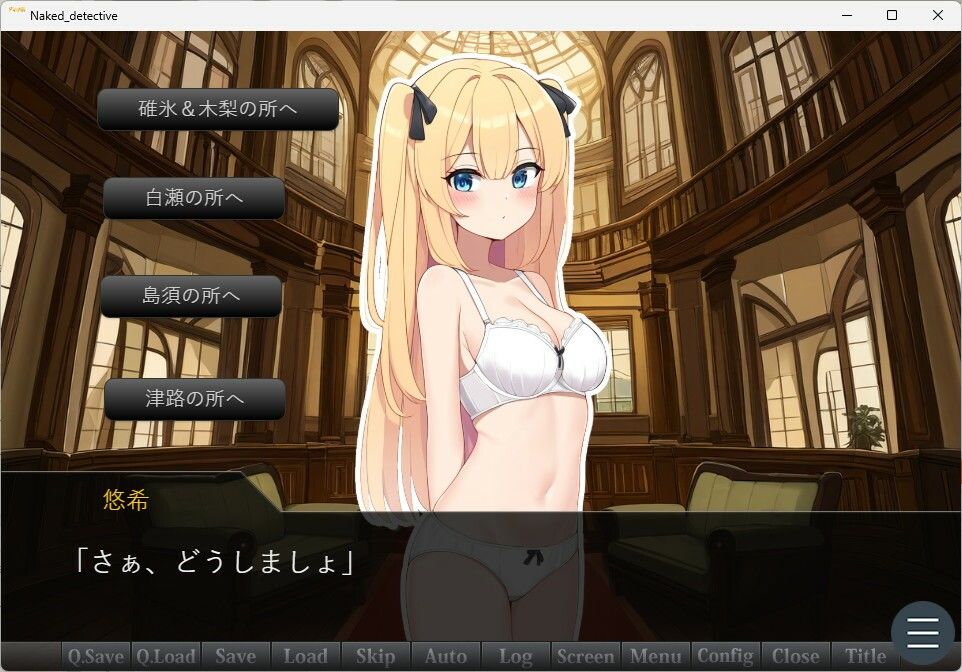962x672 pixels.
Task: Open the Menu from the bottom bar
Action: [x=656, y=656]
